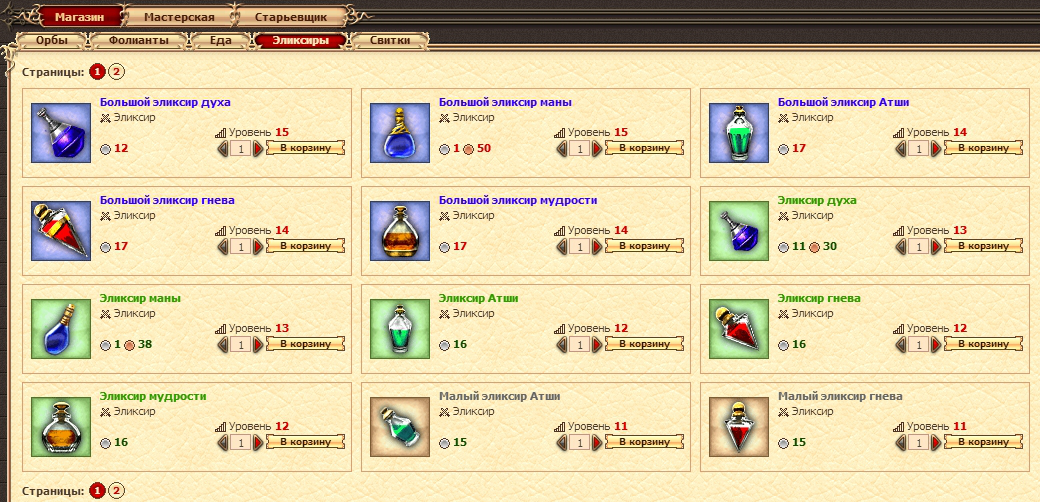
Task: Increase quantity for Большой эликсир мудрости
Action: coord(598,246)
